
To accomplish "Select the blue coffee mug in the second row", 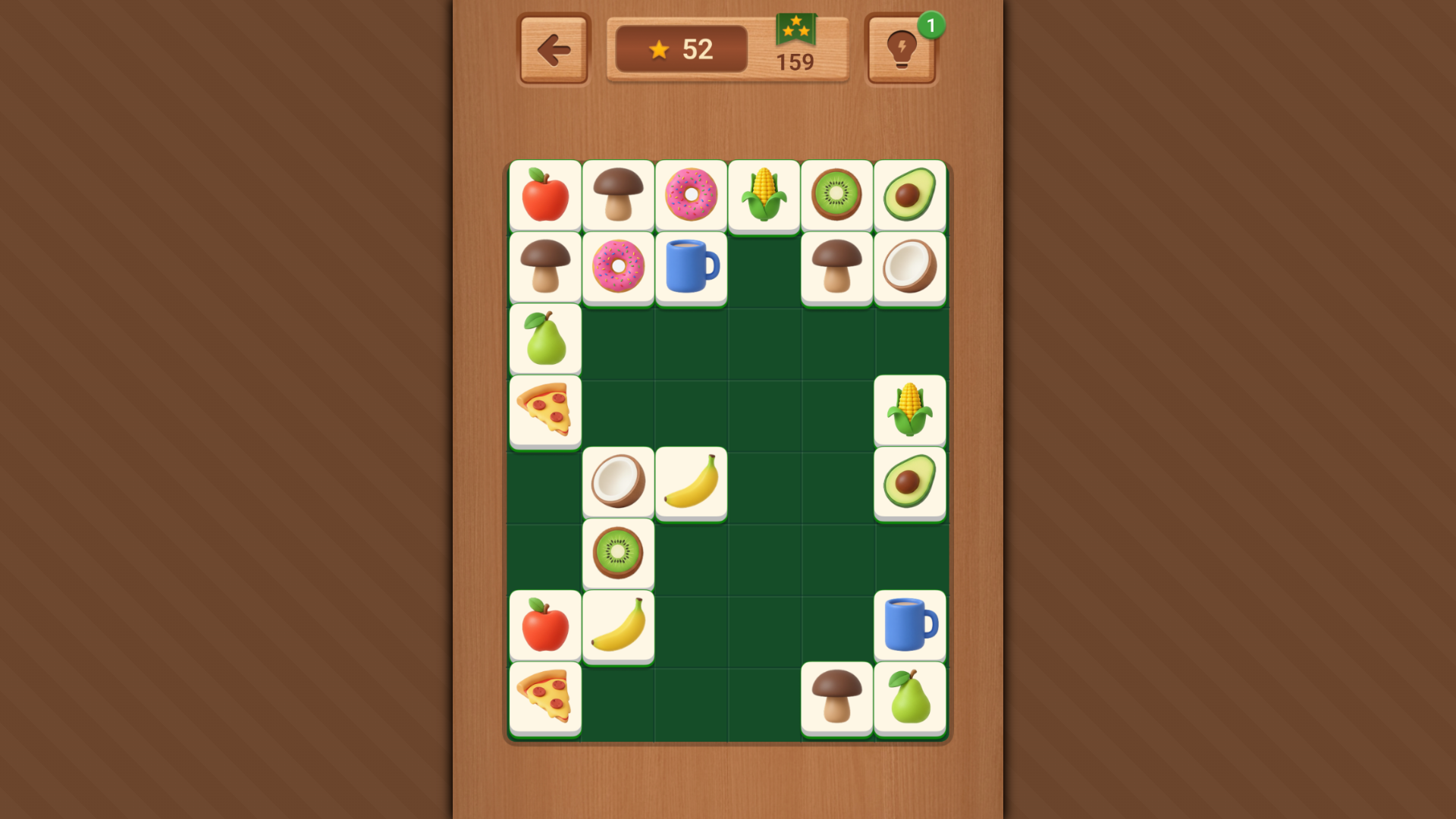I will click(691, 267).
